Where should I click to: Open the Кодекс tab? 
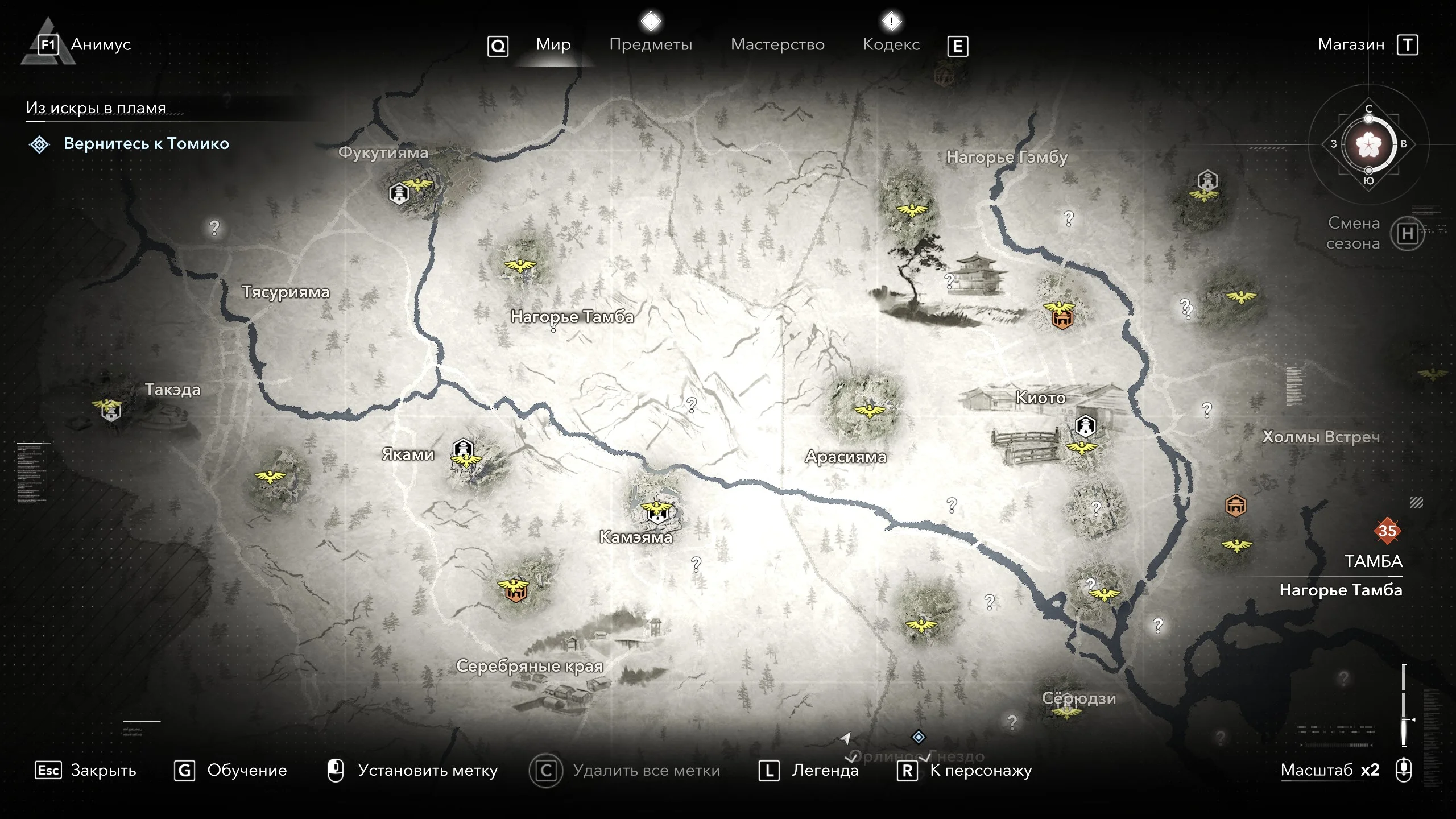coord(891,44)
